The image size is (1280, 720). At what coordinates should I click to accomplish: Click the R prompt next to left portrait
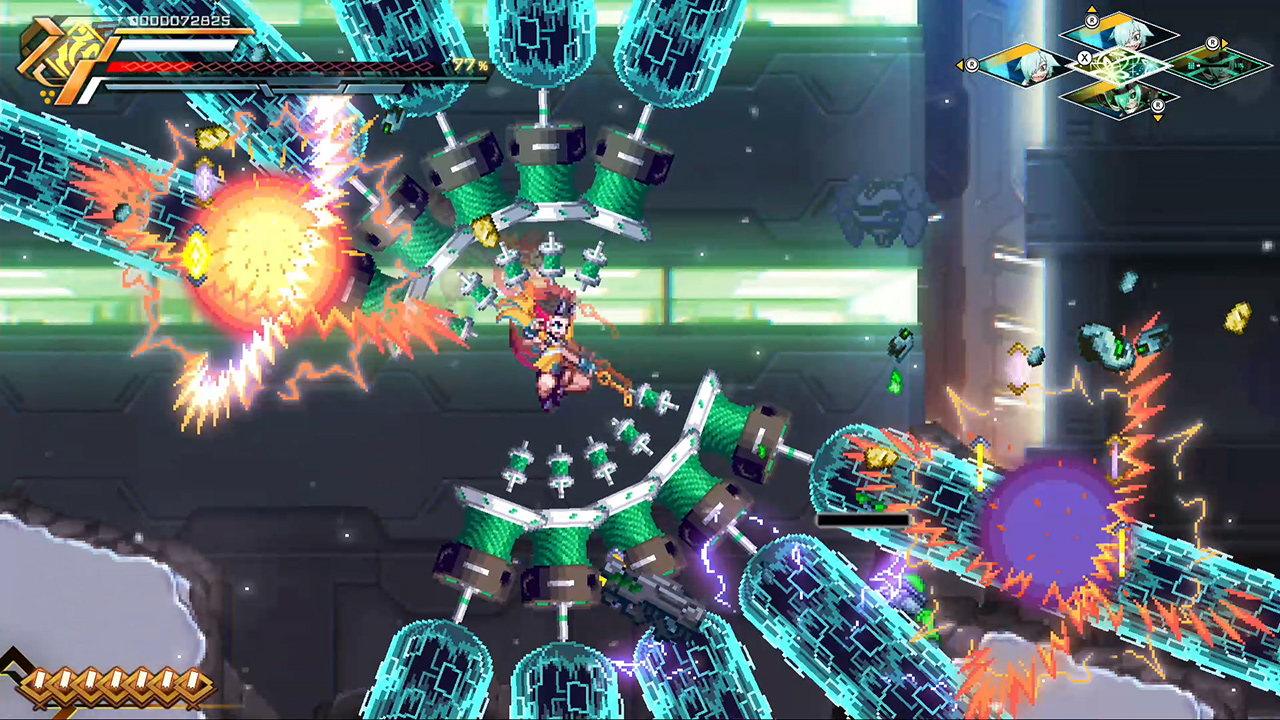(x=972, y=66)
